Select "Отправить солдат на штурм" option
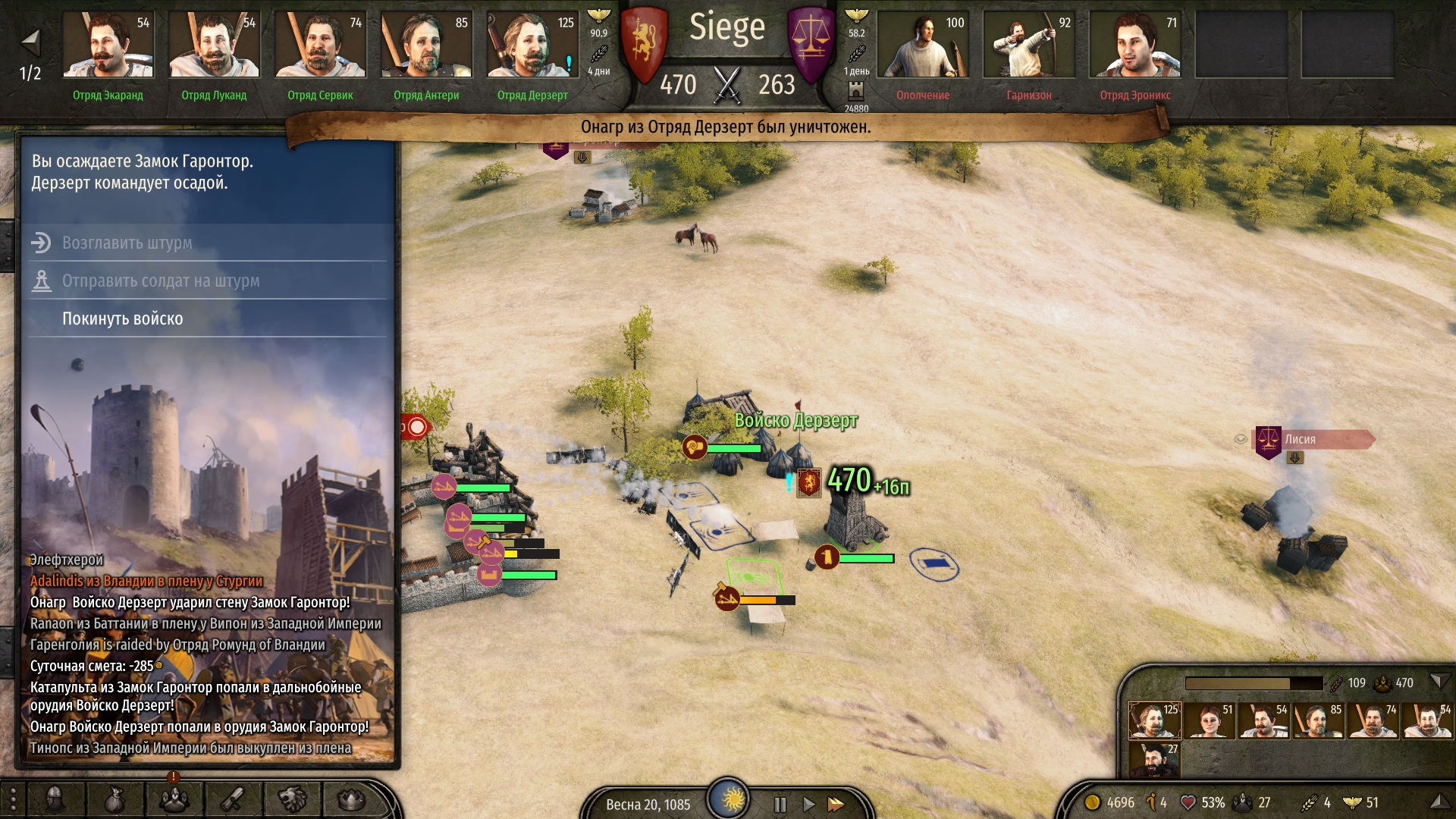 click(x=161, y=281)
